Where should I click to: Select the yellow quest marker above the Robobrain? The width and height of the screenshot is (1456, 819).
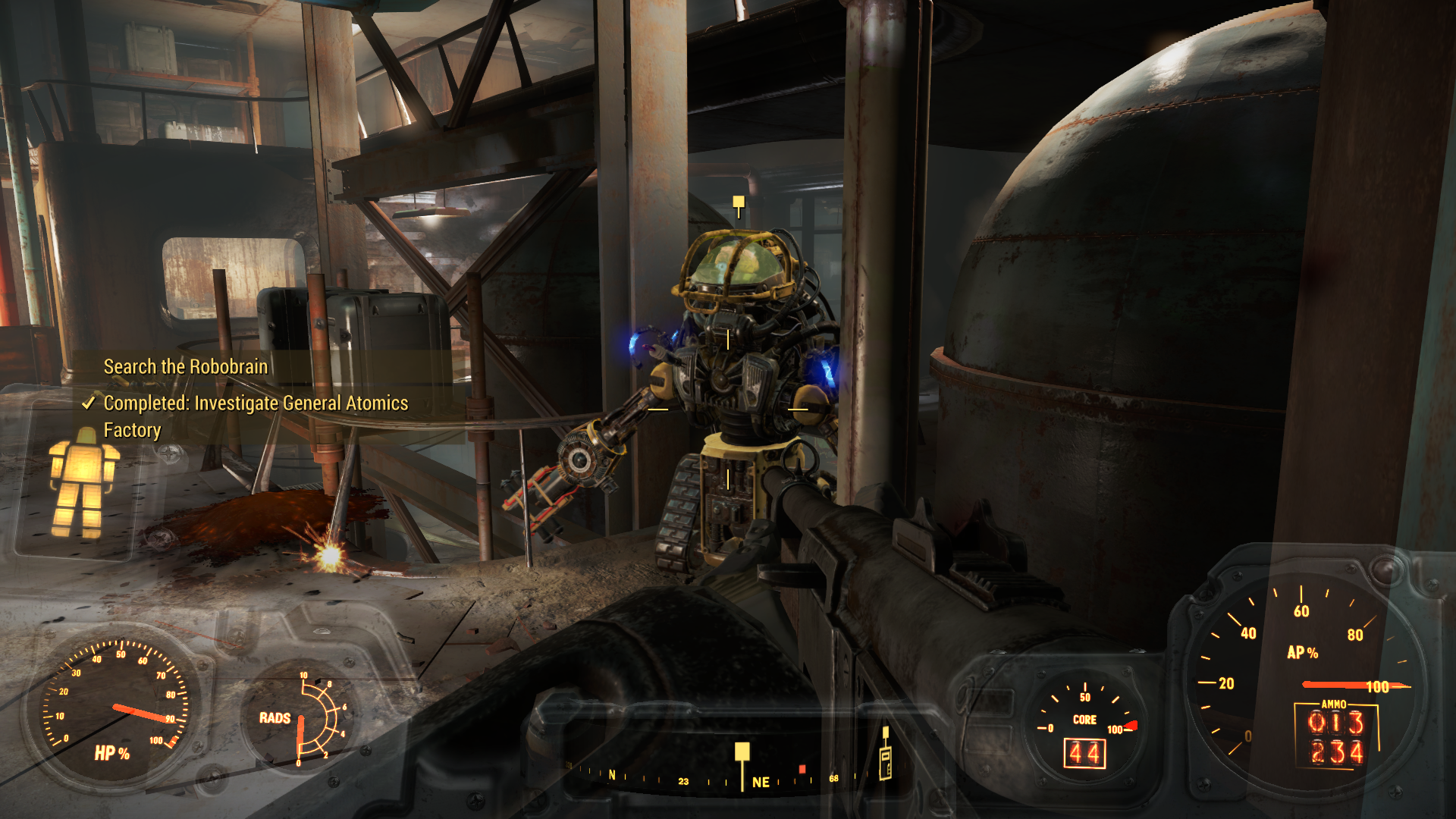(738, 202)
